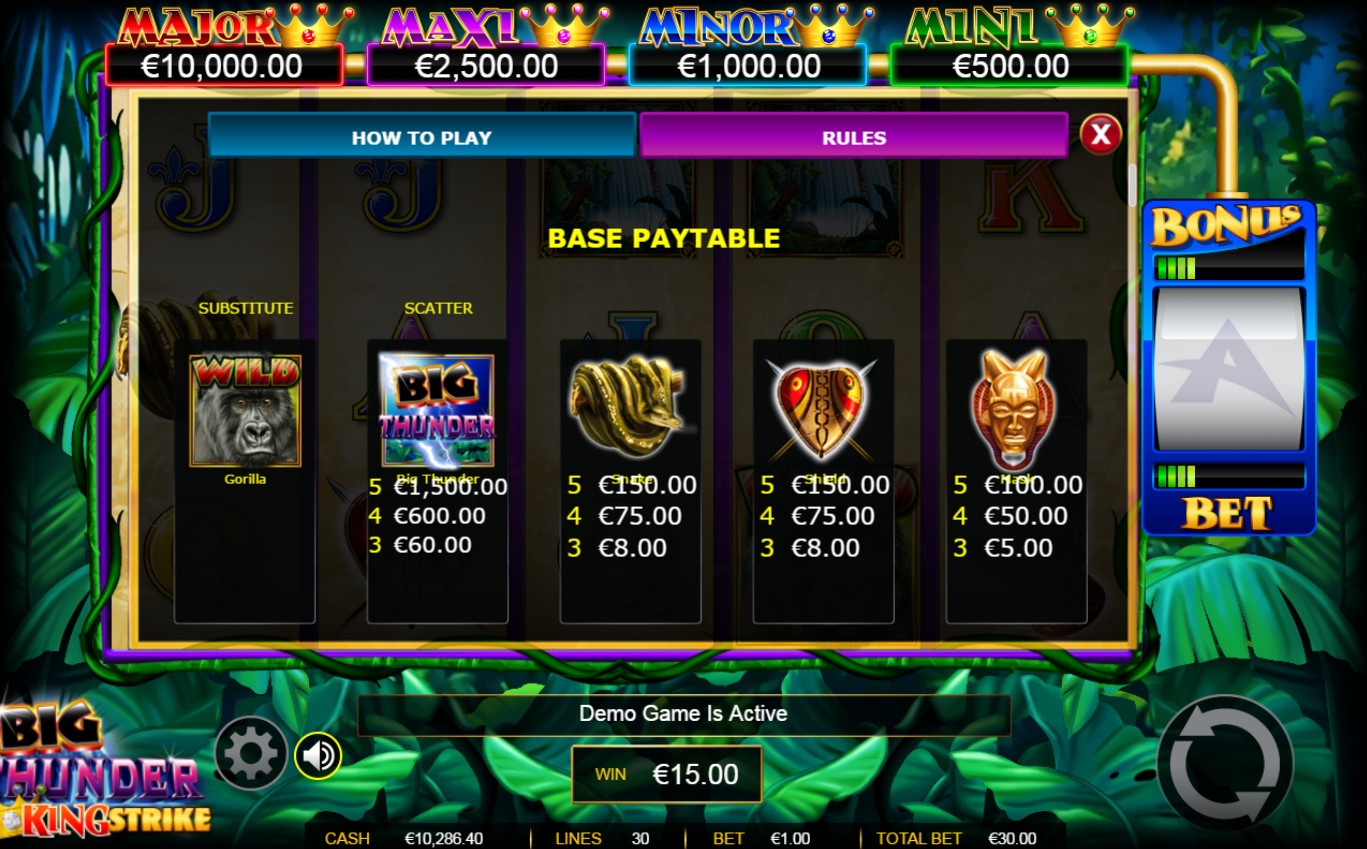Open the Rules tab
The height and width of the screenshot is (849, 1367).
(853, 137)
